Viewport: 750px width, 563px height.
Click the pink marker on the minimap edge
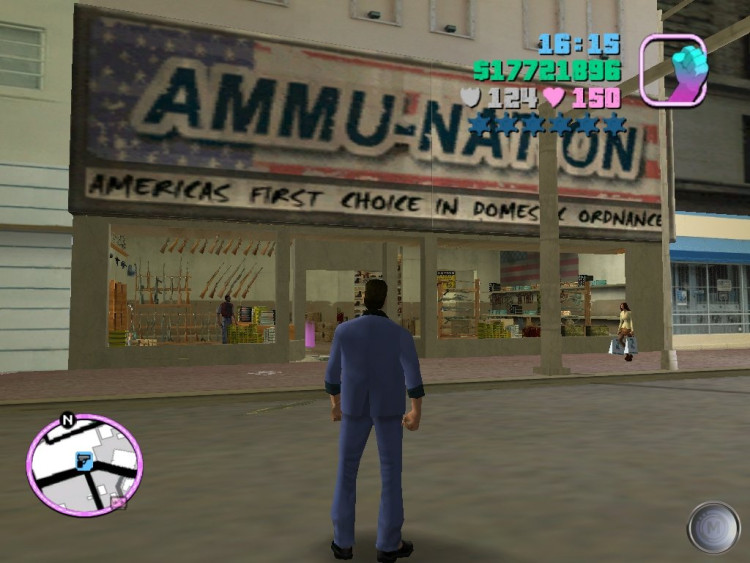(119, 502)
